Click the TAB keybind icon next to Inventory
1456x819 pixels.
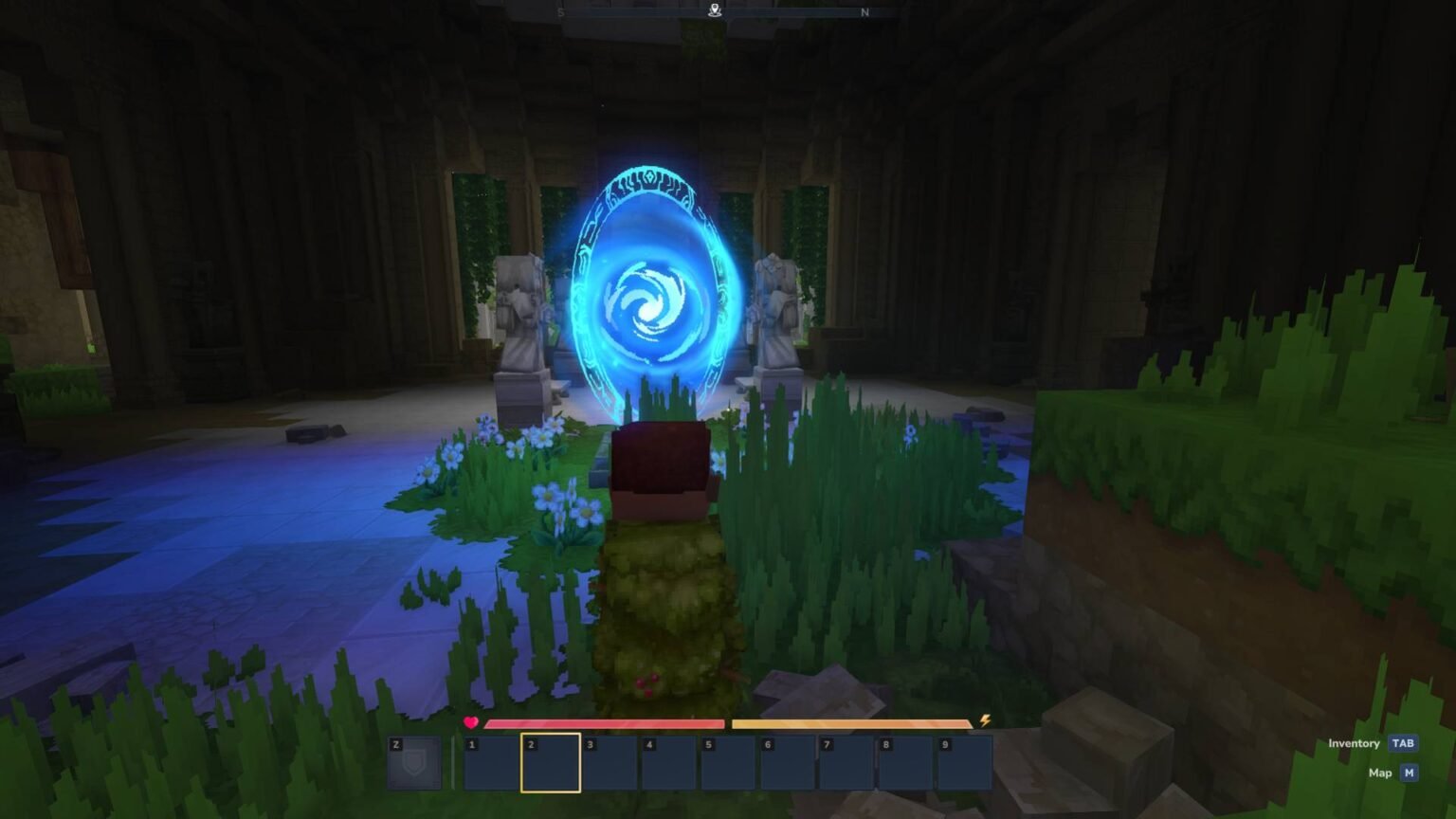1404,743
